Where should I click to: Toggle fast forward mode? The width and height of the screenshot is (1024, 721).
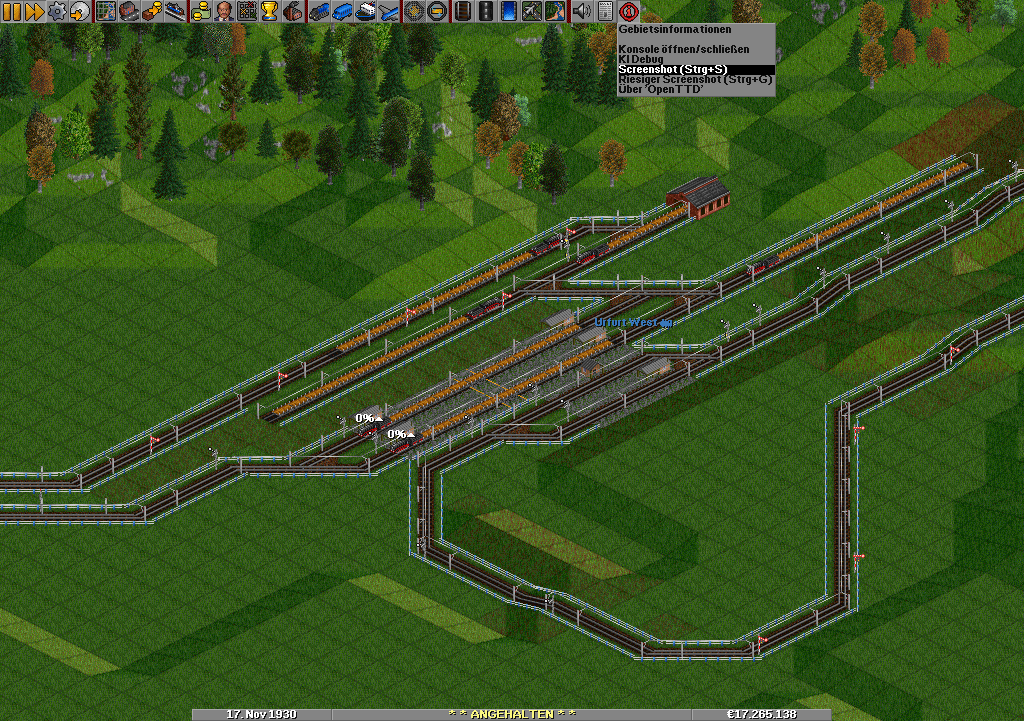pos(33,12)
